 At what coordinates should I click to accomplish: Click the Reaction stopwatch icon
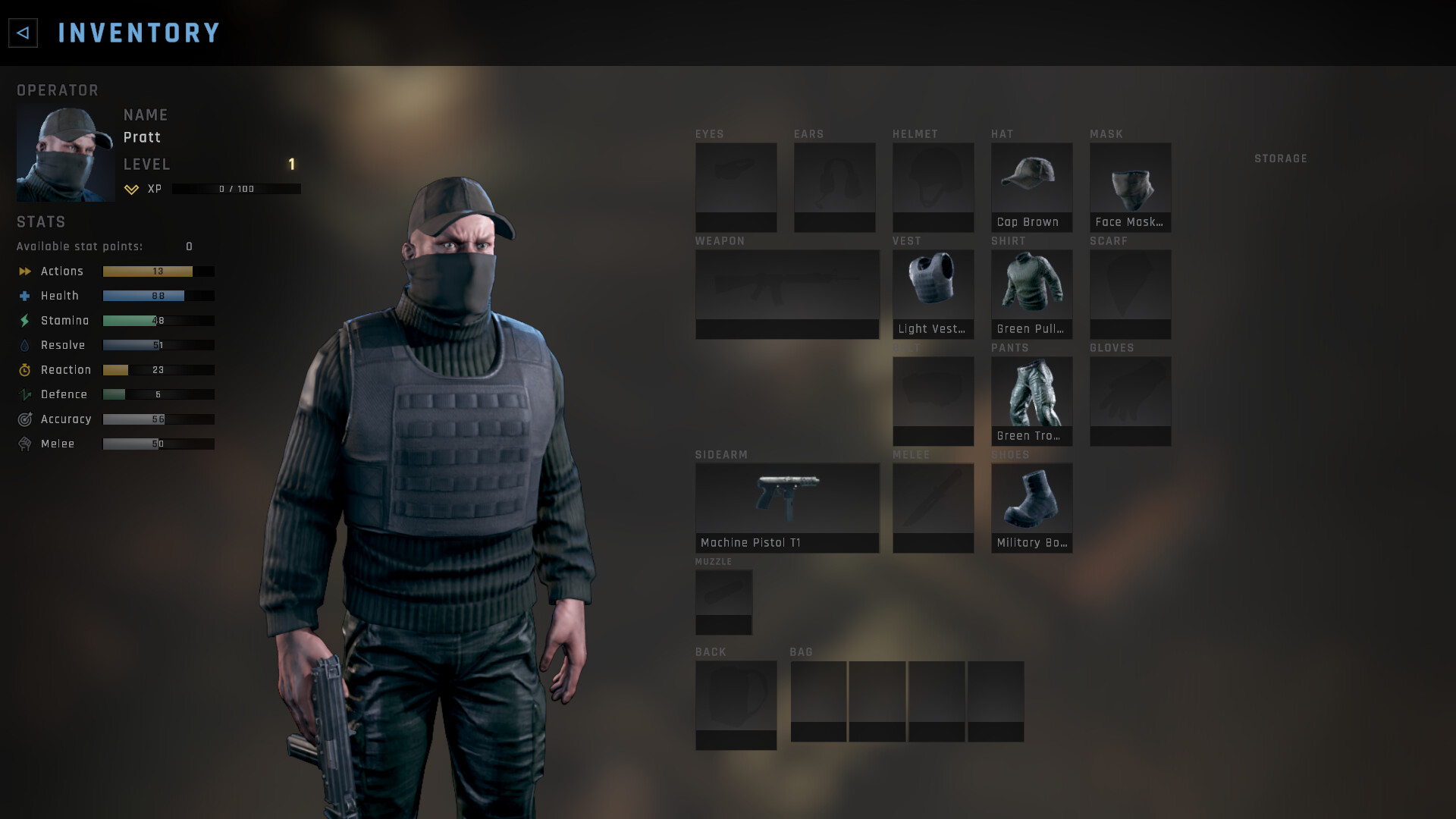point(24,370)
